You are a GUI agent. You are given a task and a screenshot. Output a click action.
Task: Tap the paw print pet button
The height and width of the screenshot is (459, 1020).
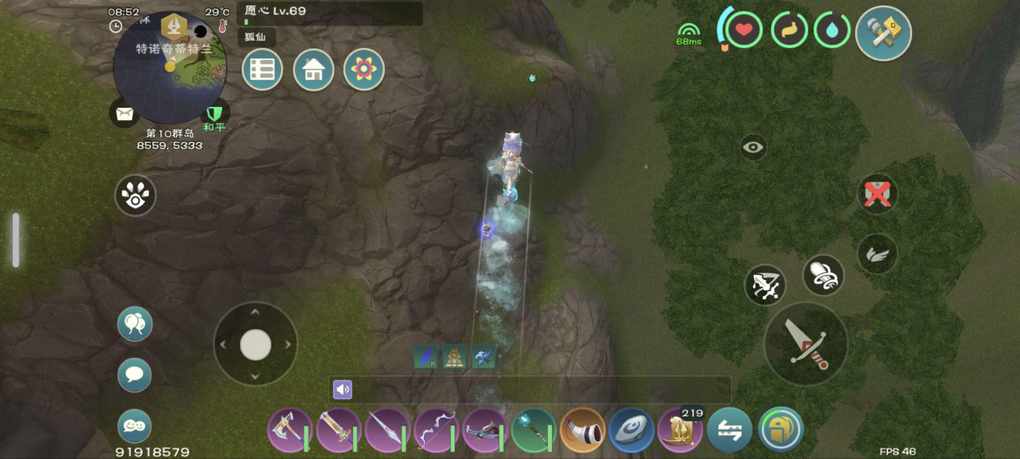(x=135, y=196)
